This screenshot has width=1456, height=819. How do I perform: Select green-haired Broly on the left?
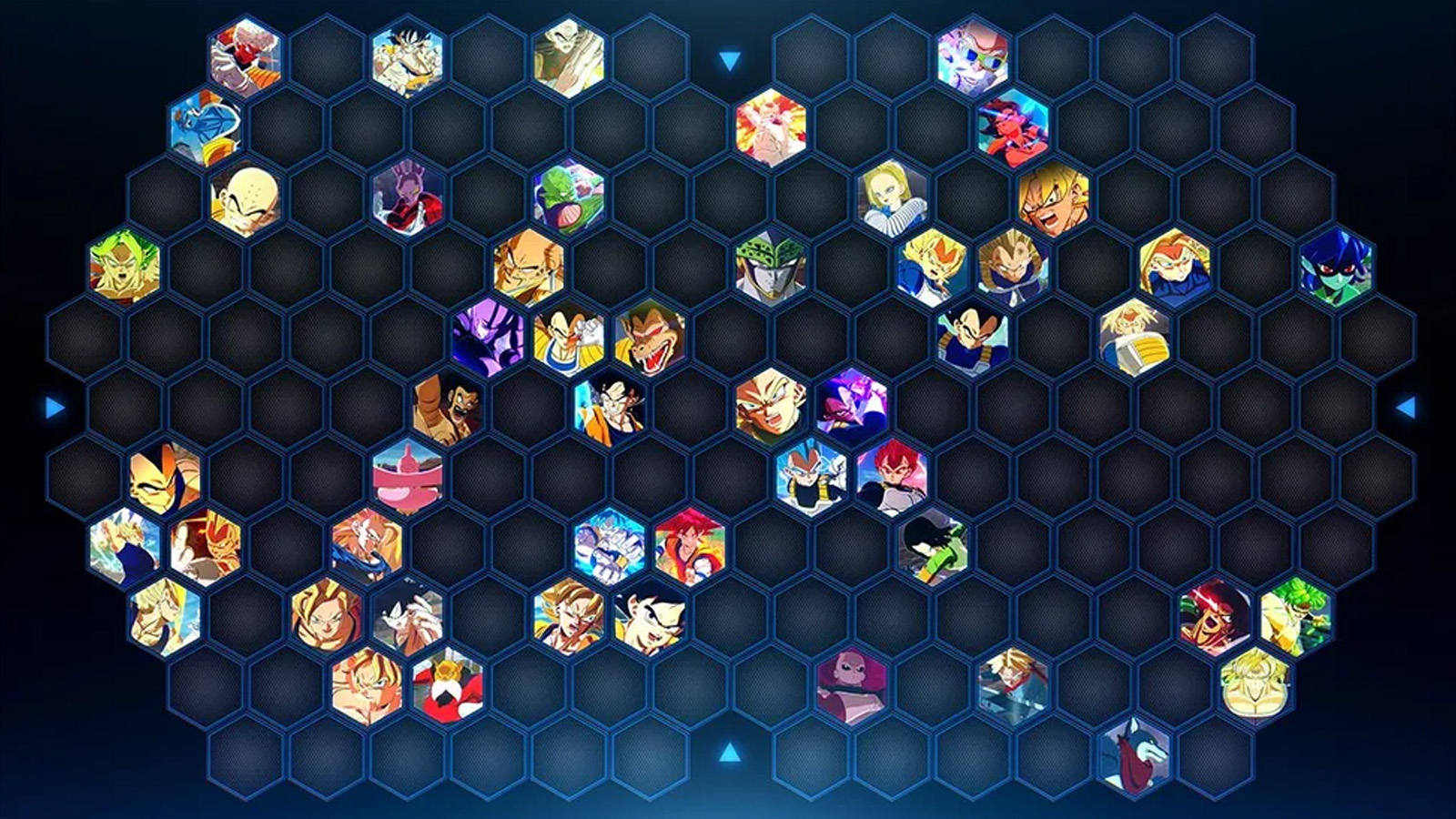point(123,266)
